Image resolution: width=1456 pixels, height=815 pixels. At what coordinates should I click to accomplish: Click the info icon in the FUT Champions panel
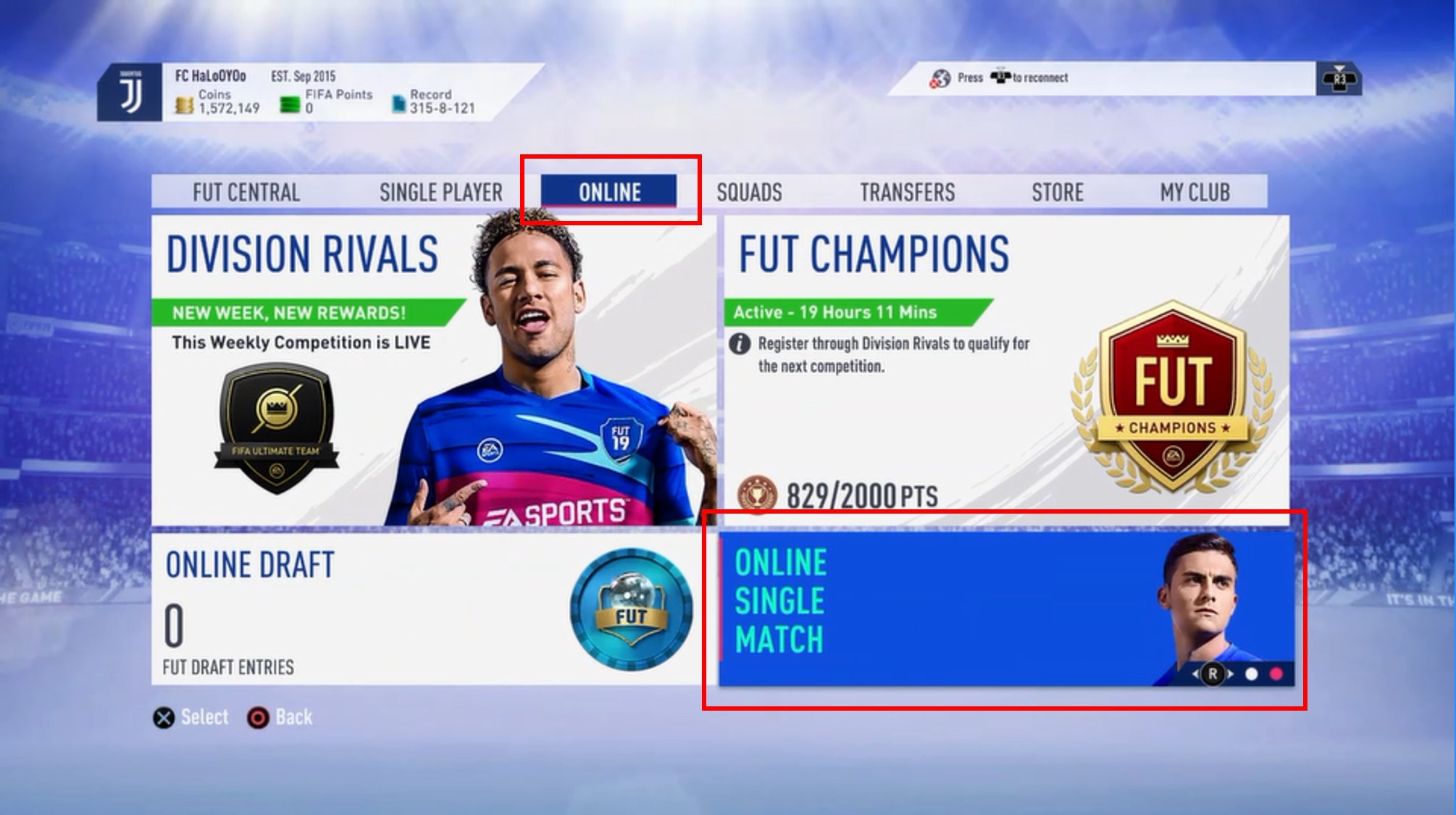click(740, 344)
